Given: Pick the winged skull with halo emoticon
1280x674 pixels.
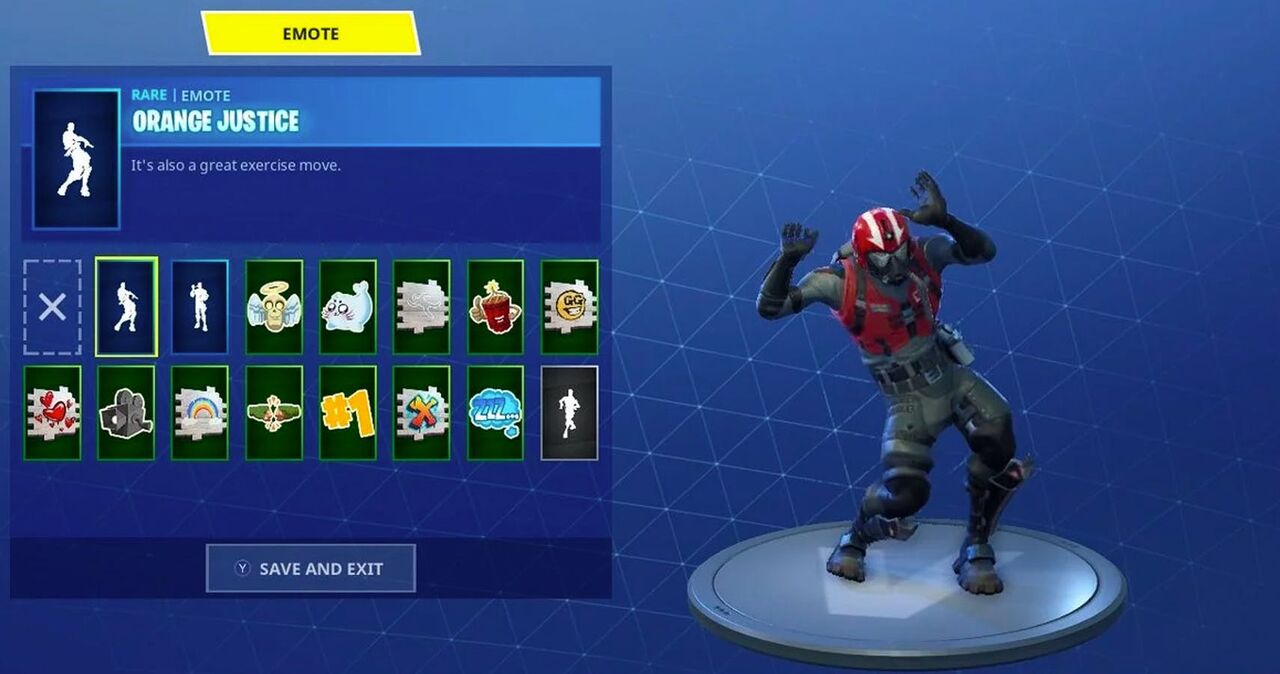Looking at the screenshot, I should click(274, 307).
